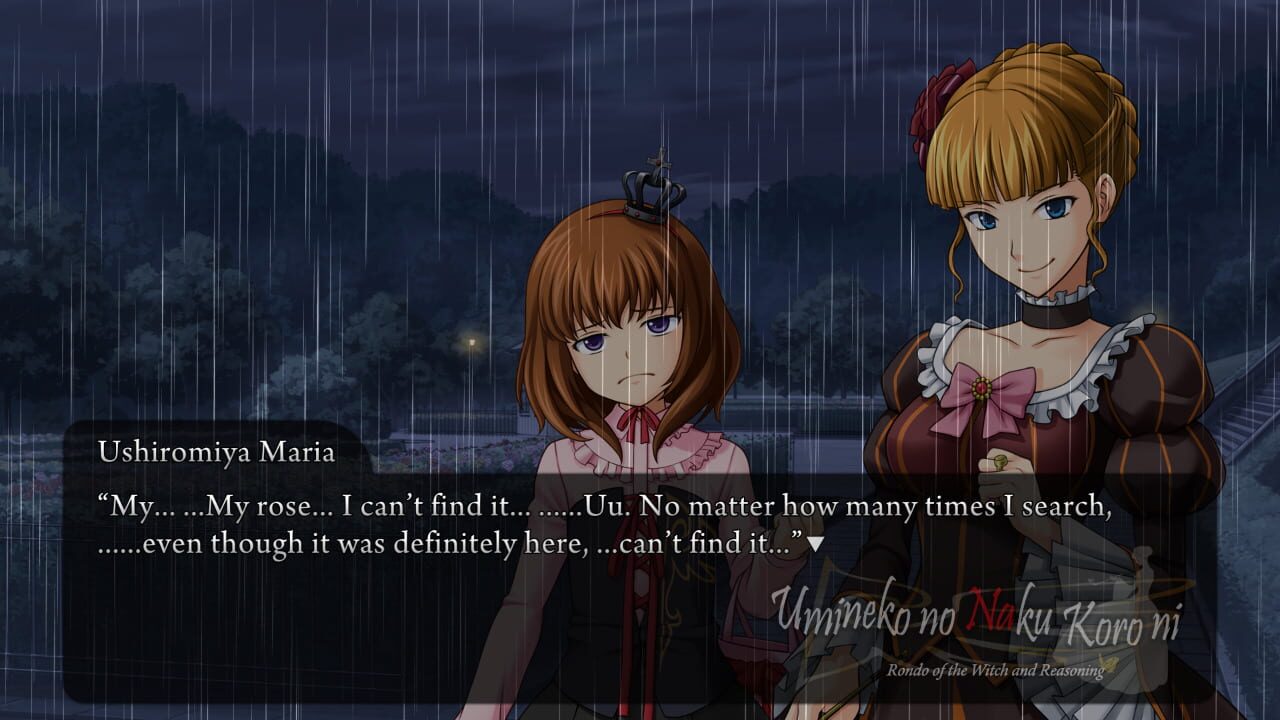Click Beatrice's black choker
Image resolution: width=1280 pixels, height=720 pixels.
1053,313
